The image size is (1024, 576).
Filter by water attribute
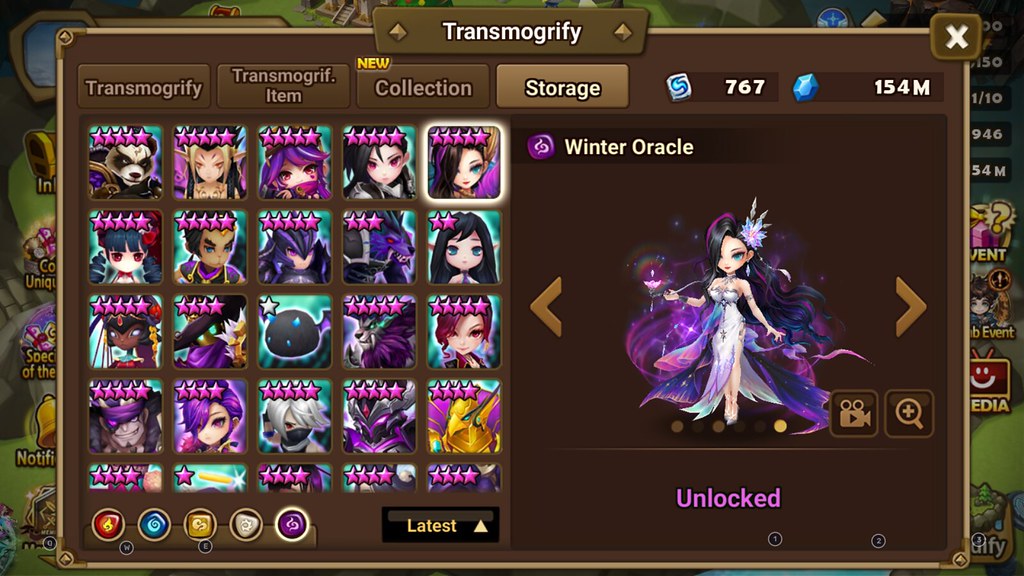[154, 524]
